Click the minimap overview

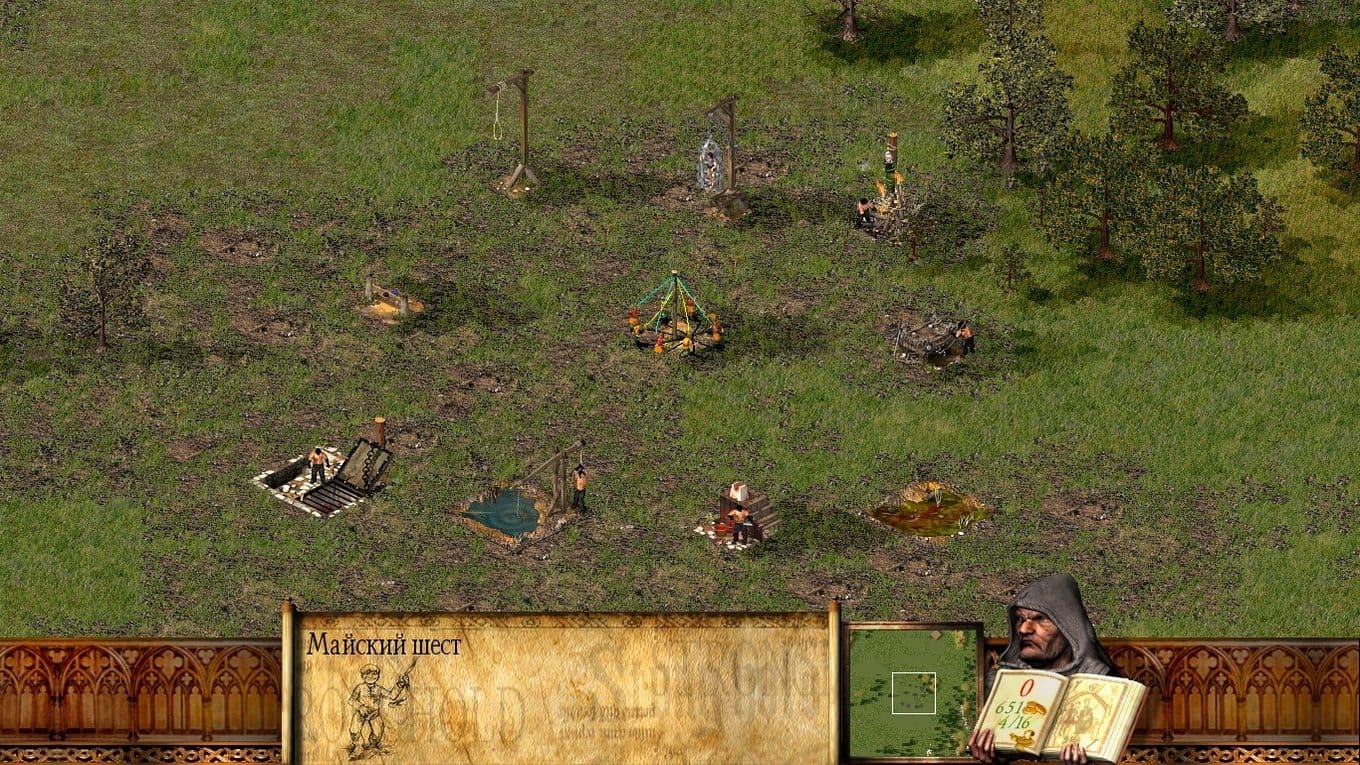tap(913, 692)
